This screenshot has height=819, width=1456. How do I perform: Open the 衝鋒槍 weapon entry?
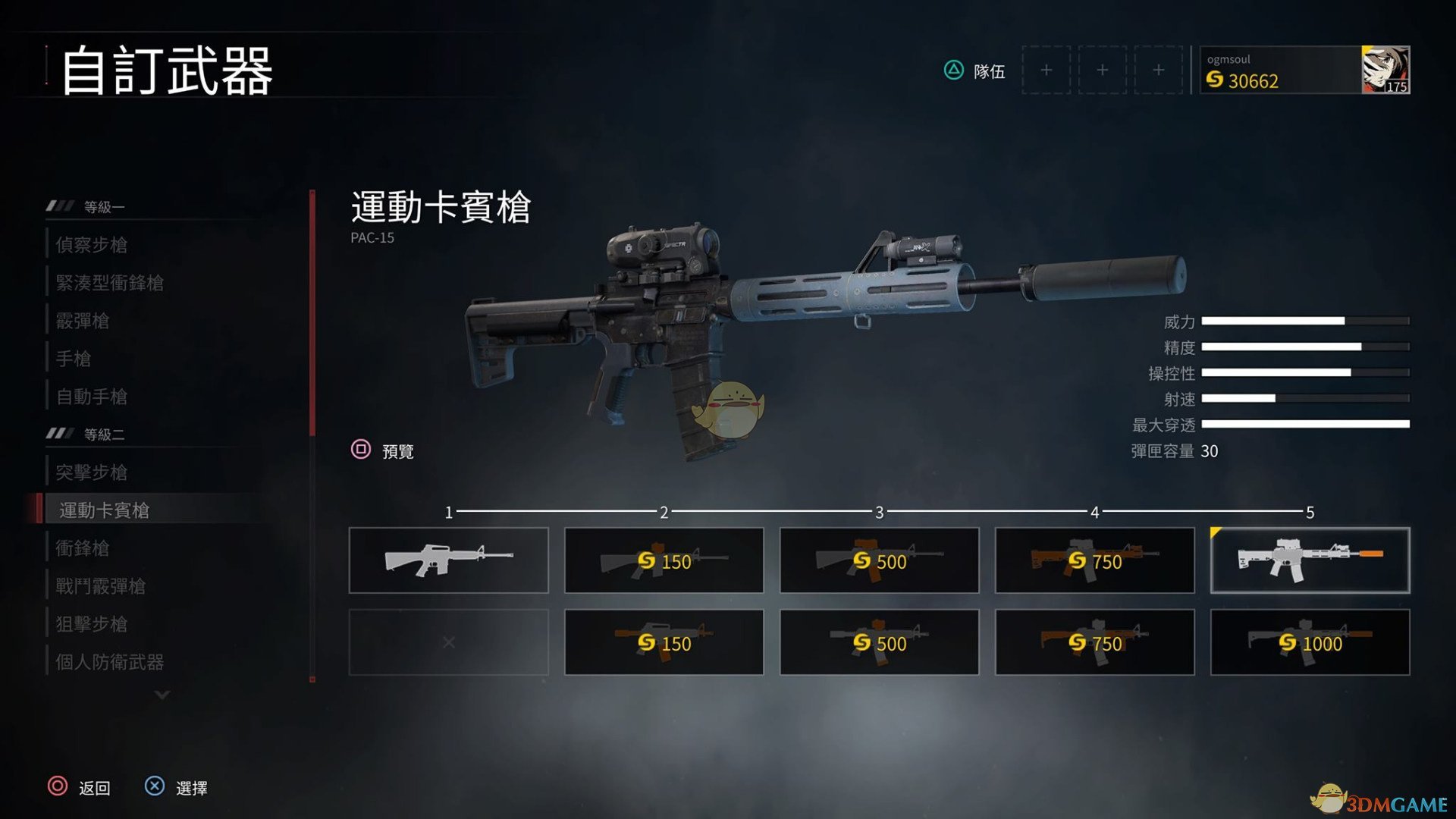click(x=83, y=548)
